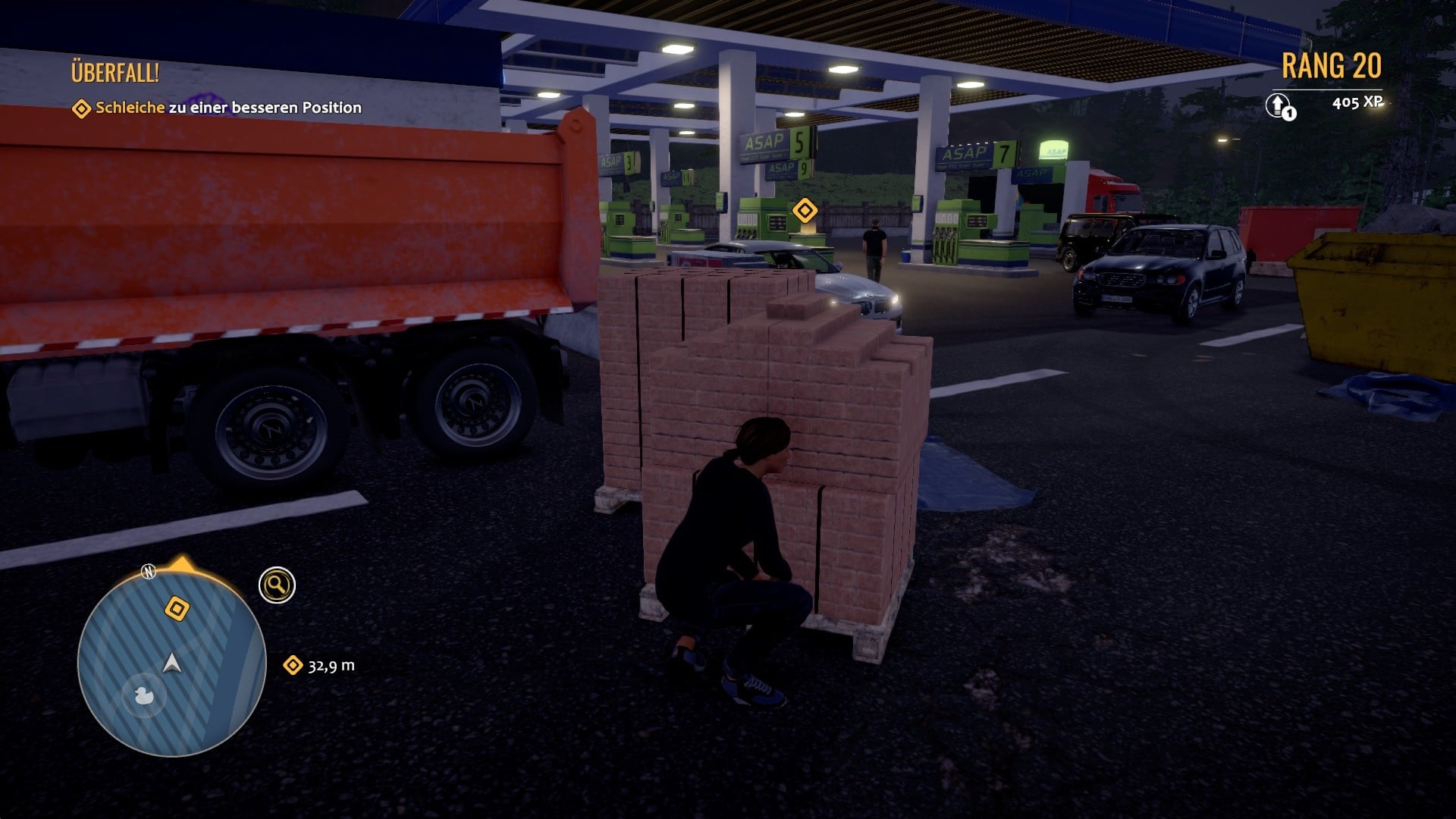Select the objective marker on the minimap
The width and height of the screenshot is (1456, 819).
(x=177, y=608)
